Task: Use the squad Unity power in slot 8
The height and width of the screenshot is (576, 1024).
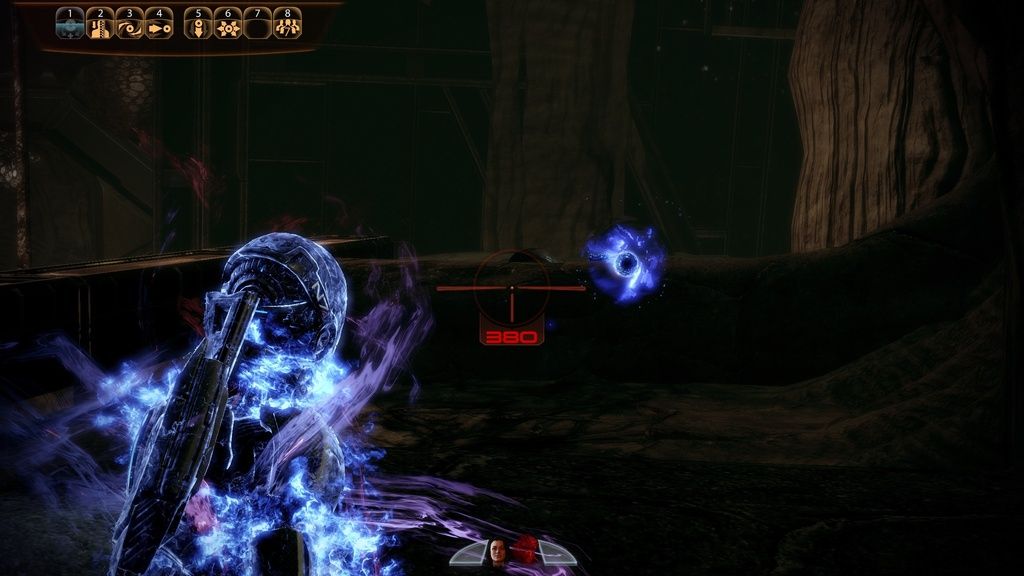Action: click(x=288, y=25)
